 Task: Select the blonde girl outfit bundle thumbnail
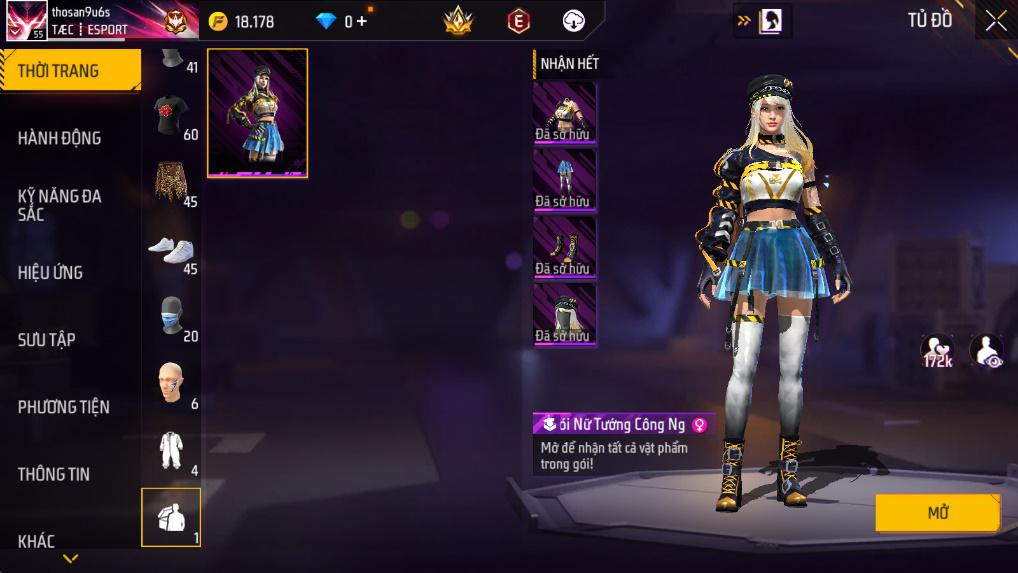257,113
